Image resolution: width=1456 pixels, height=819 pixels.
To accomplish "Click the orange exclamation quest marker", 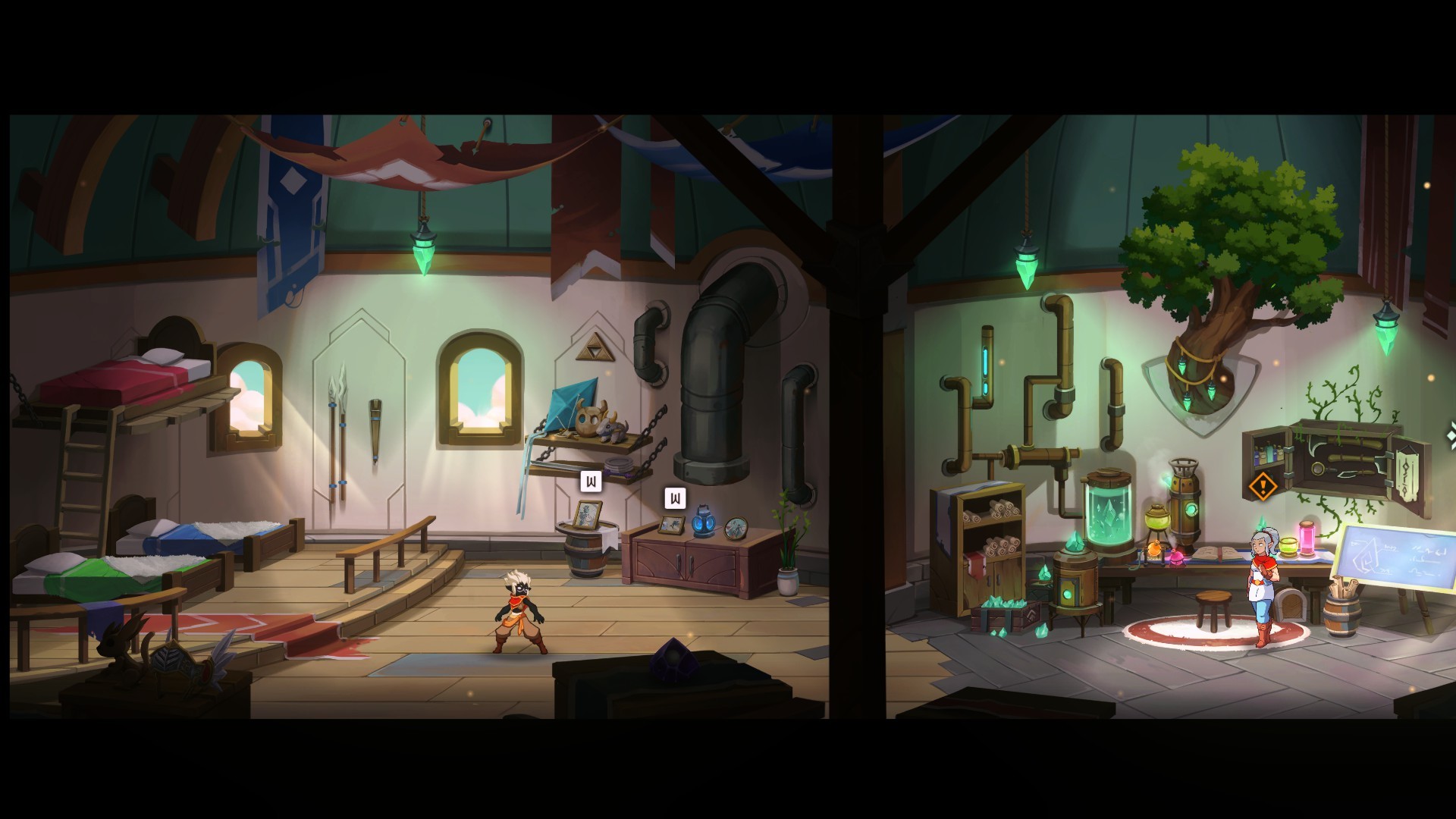I will (1262, 485).
